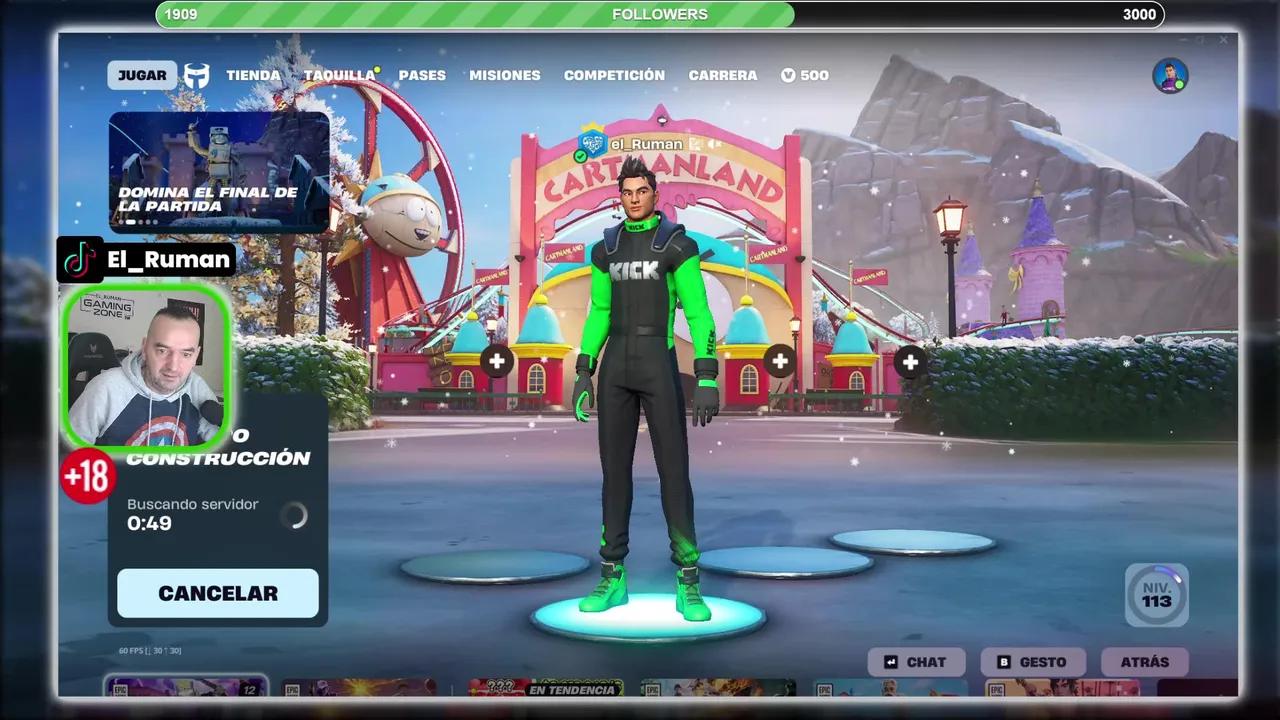Click a plus icon to add a teammate
The image size is (1280, 720).
coord(497,361)
